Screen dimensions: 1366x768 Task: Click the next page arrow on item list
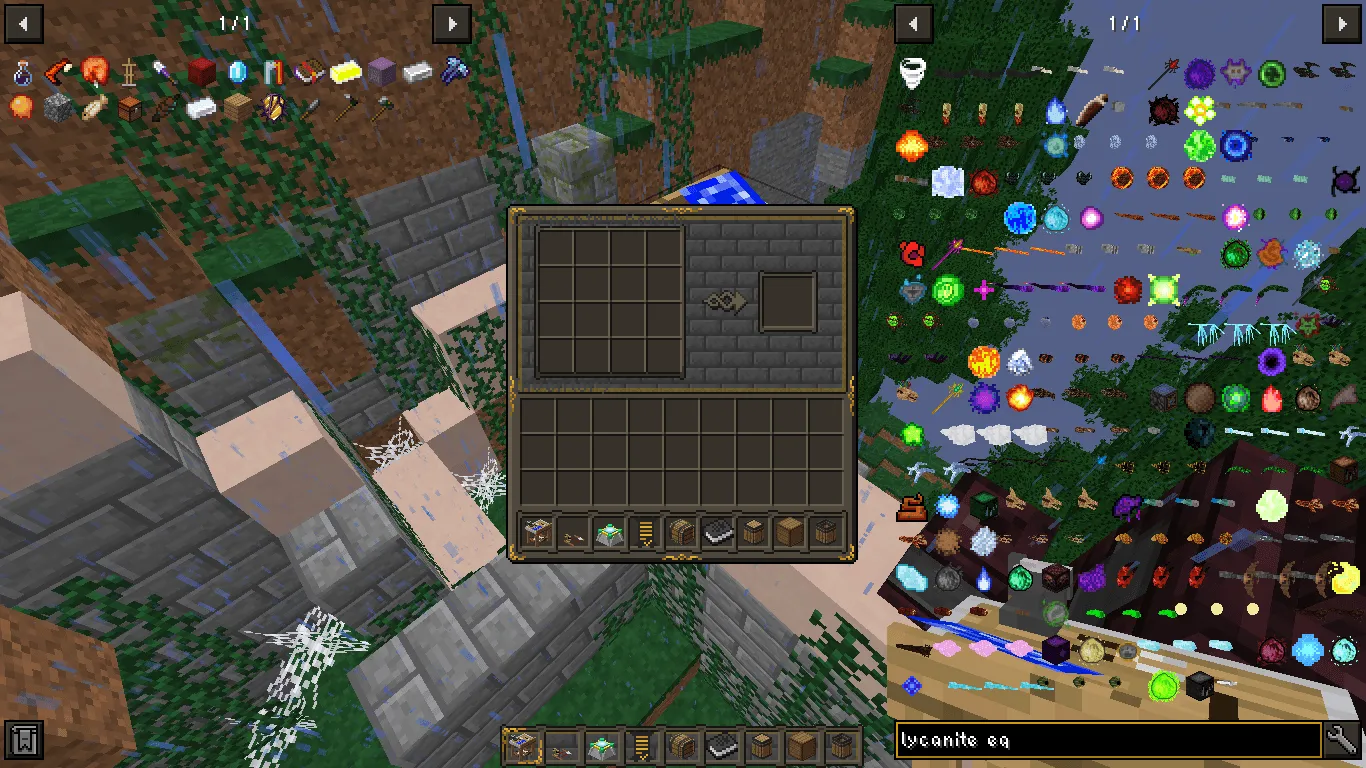1342,23
